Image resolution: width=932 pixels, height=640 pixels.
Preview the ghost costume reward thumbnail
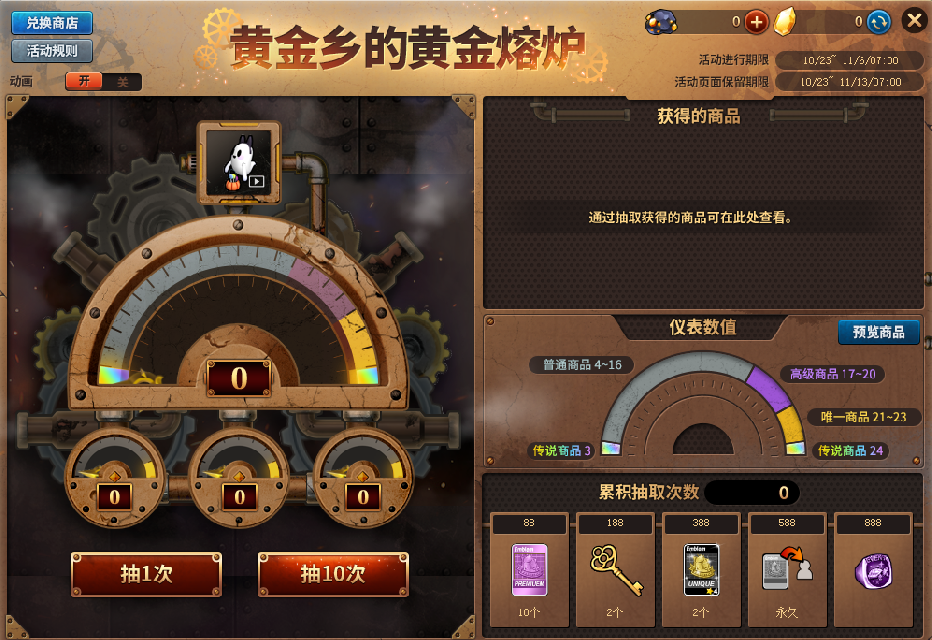(240, 162)
